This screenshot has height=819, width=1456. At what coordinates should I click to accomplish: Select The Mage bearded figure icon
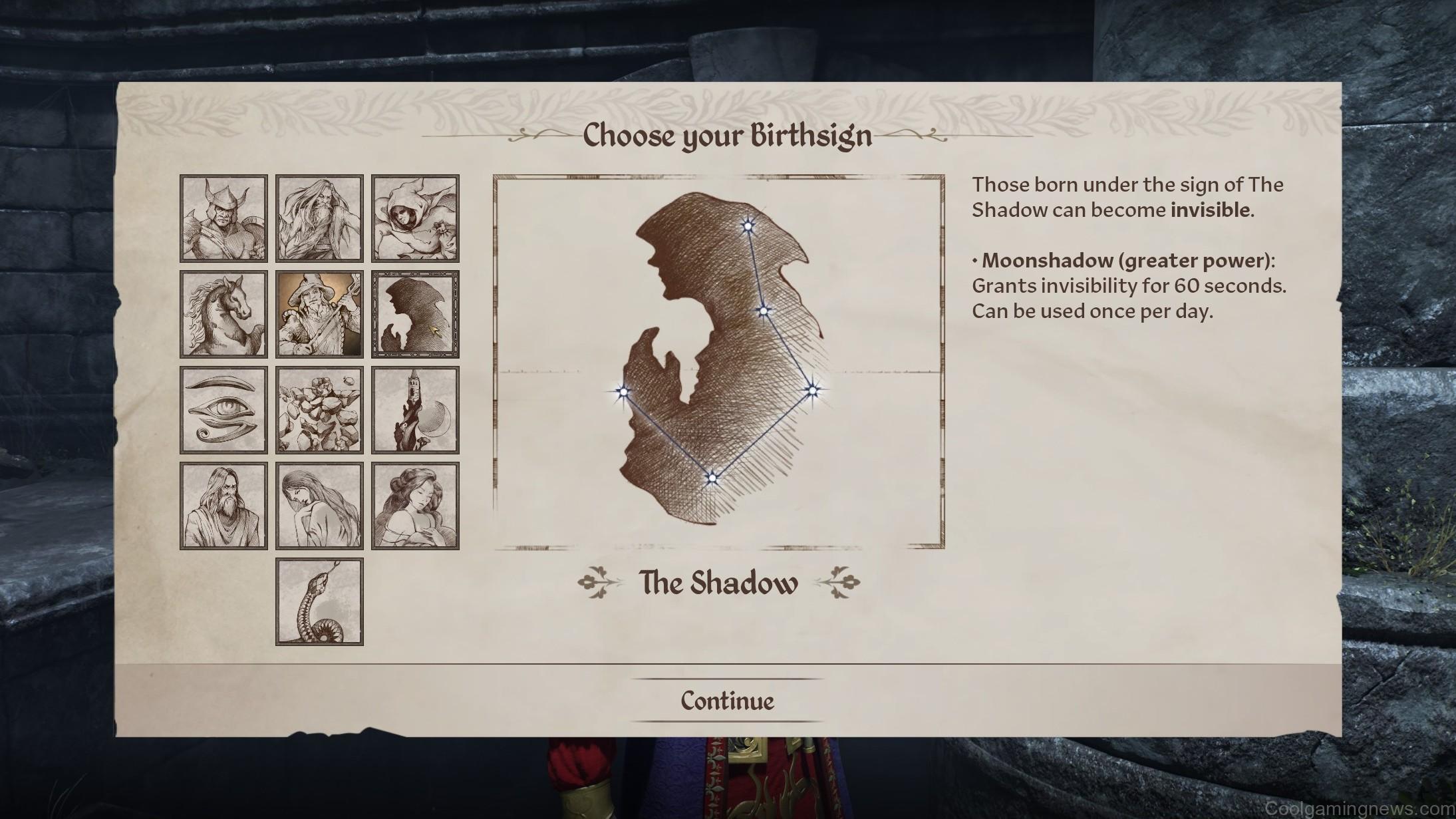319,220
